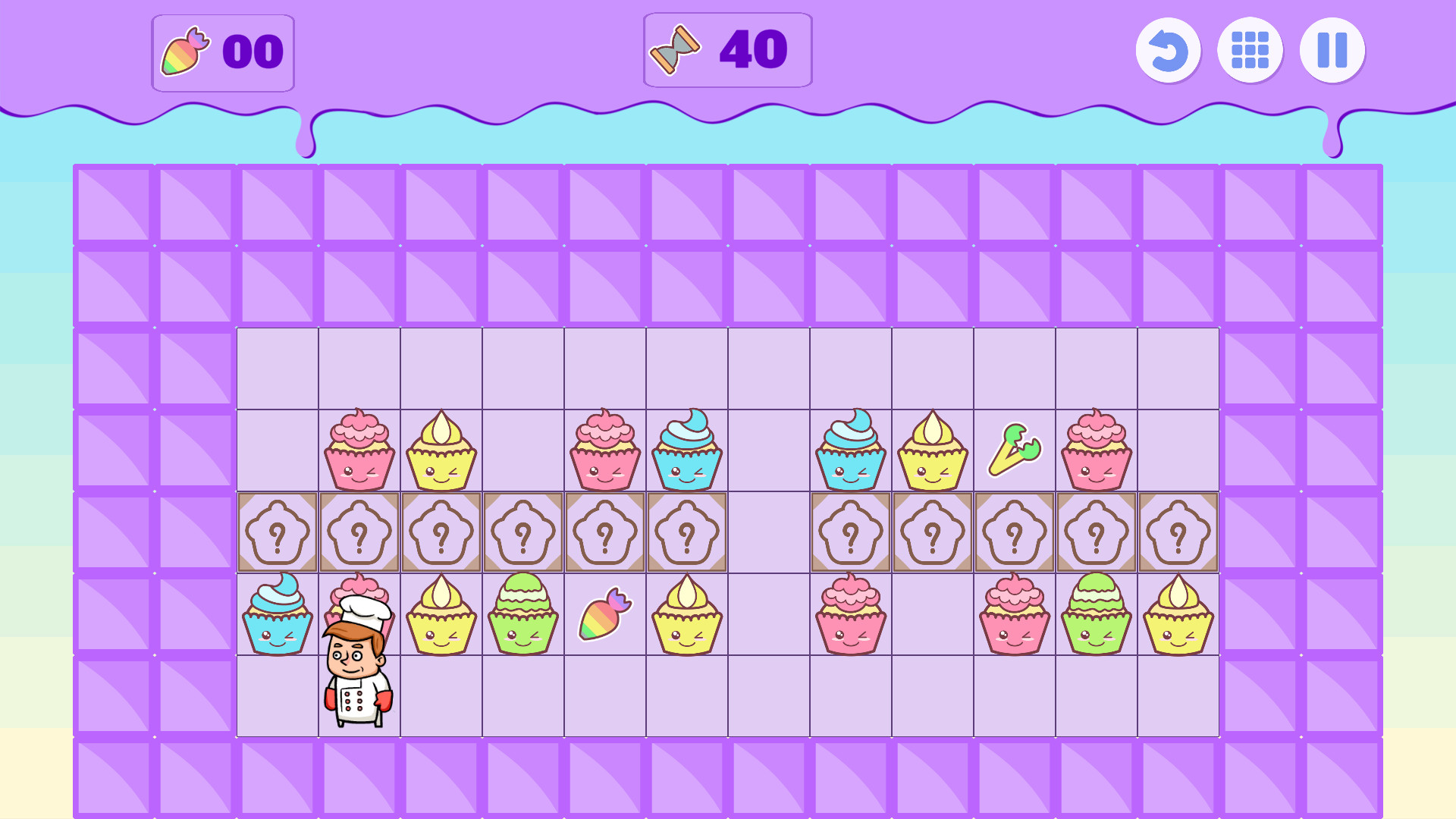Click the yellow winking cupcake near the carrot
The width and height of the screenshot is (1456, 819).
(x=686, y=614)
